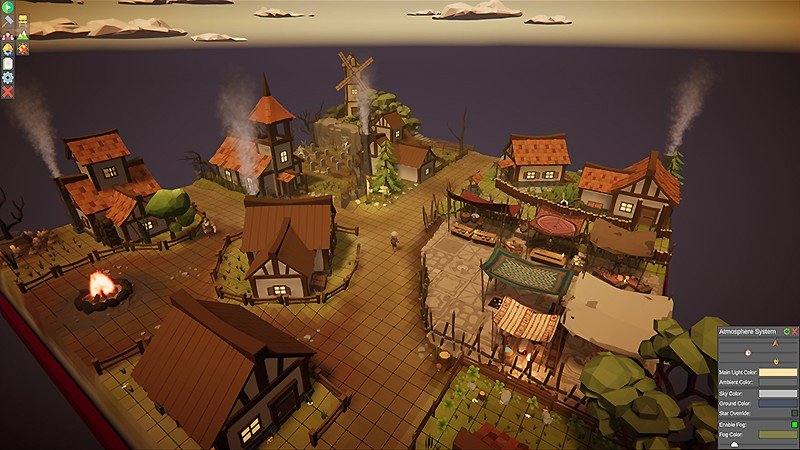Image resolution: width=800 pixels, height=450 pixels.
Task: Select the hammer build tool
Action: [x=8, y=20]
